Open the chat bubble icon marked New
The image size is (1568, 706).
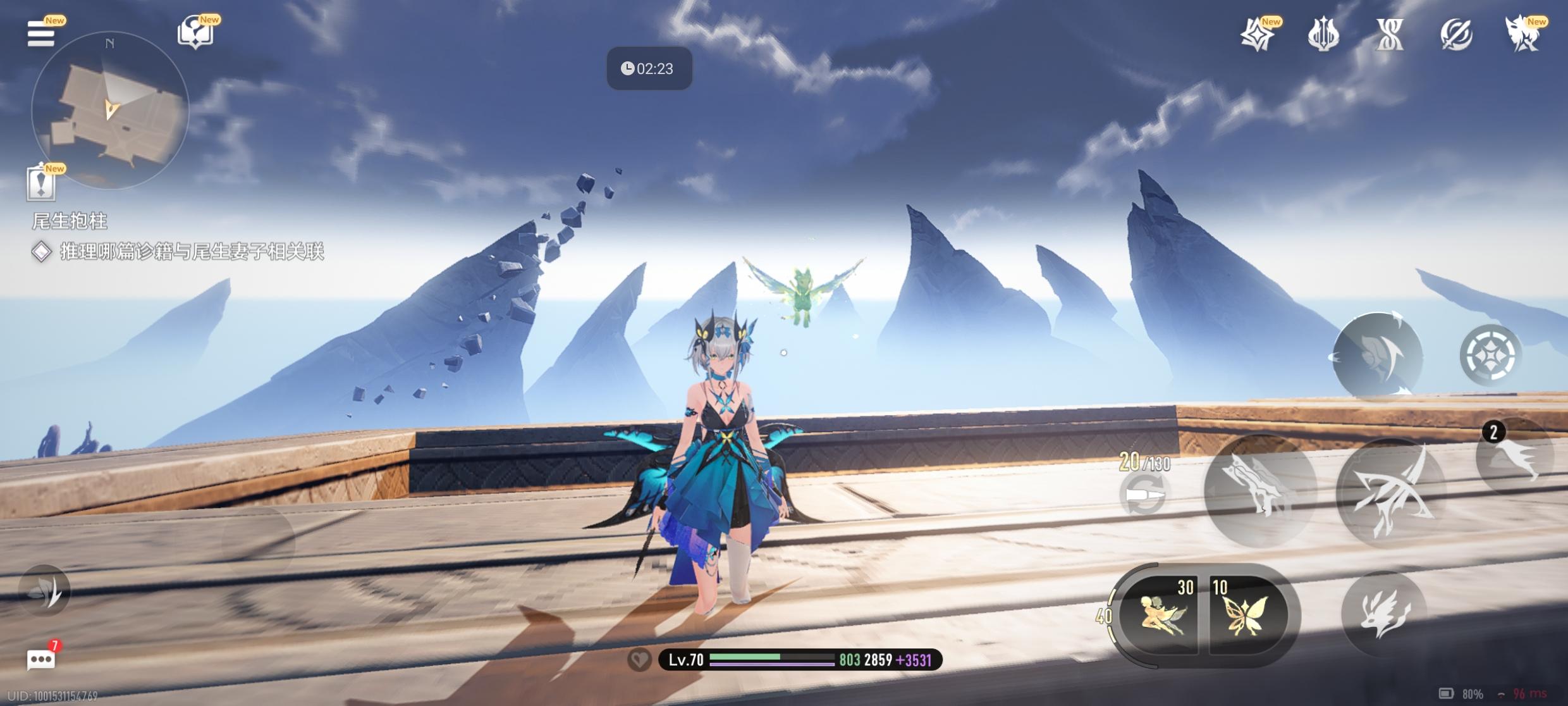point(196,33)
